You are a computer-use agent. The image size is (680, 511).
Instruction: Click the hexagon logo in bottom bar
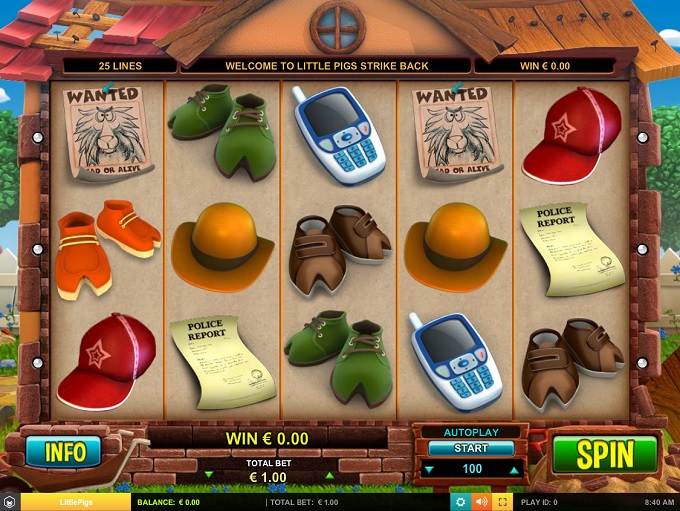click(x=10, y=502)
